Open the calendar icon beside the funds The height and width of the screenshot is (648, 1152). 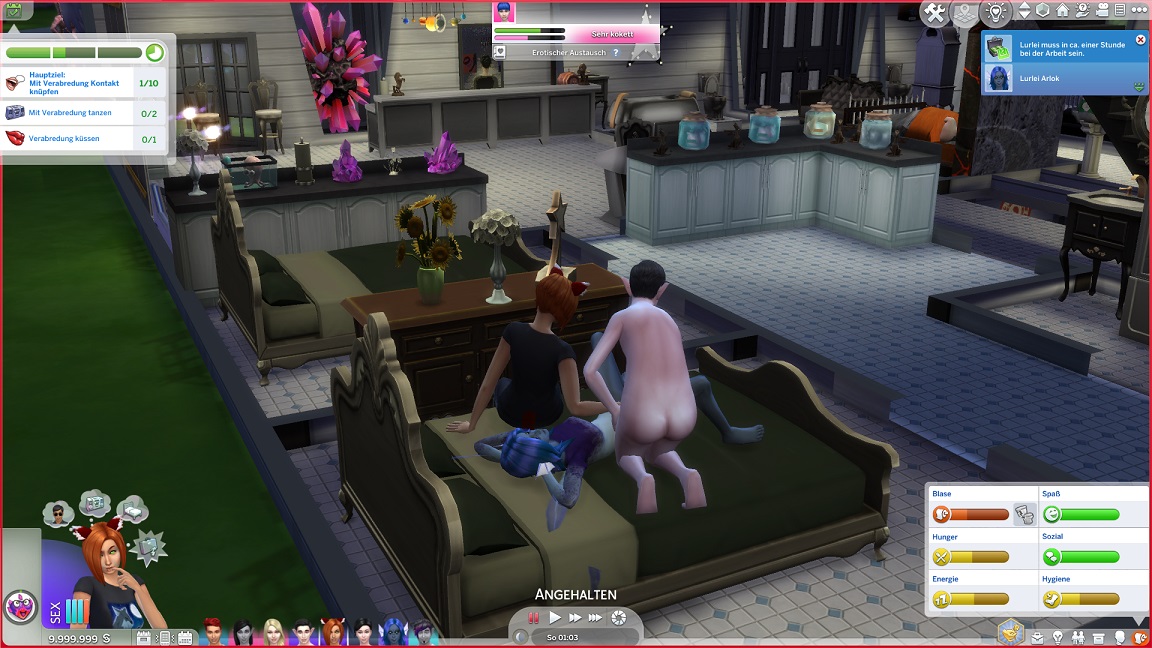143,637
